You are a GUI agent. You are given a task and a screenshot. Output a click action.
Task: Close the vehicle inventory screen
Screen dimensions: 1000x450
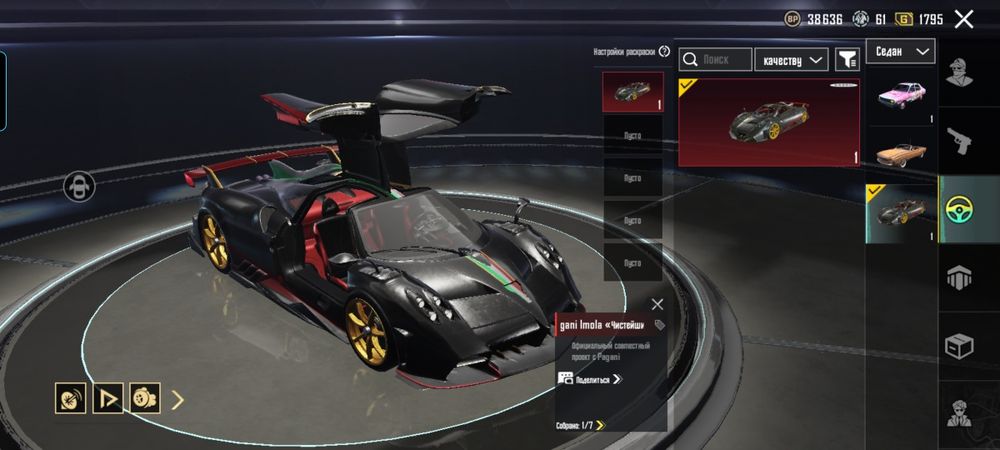tap(964, 19)
